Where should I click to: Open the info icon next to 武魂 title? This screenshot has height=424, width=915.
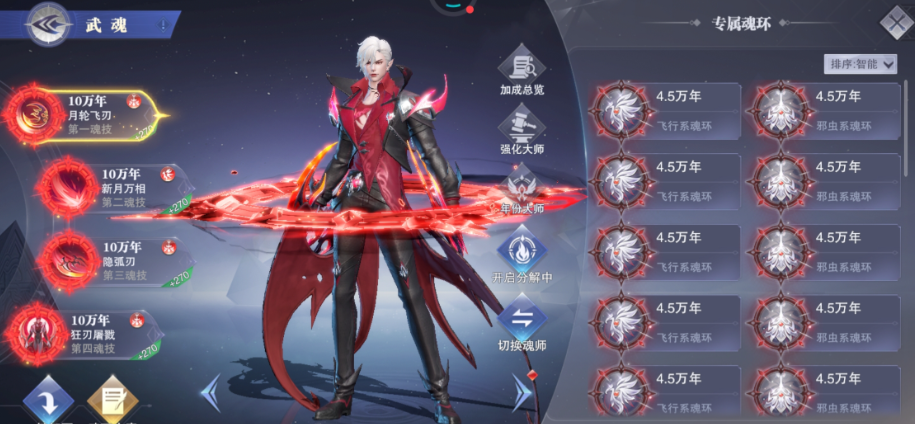163,25
